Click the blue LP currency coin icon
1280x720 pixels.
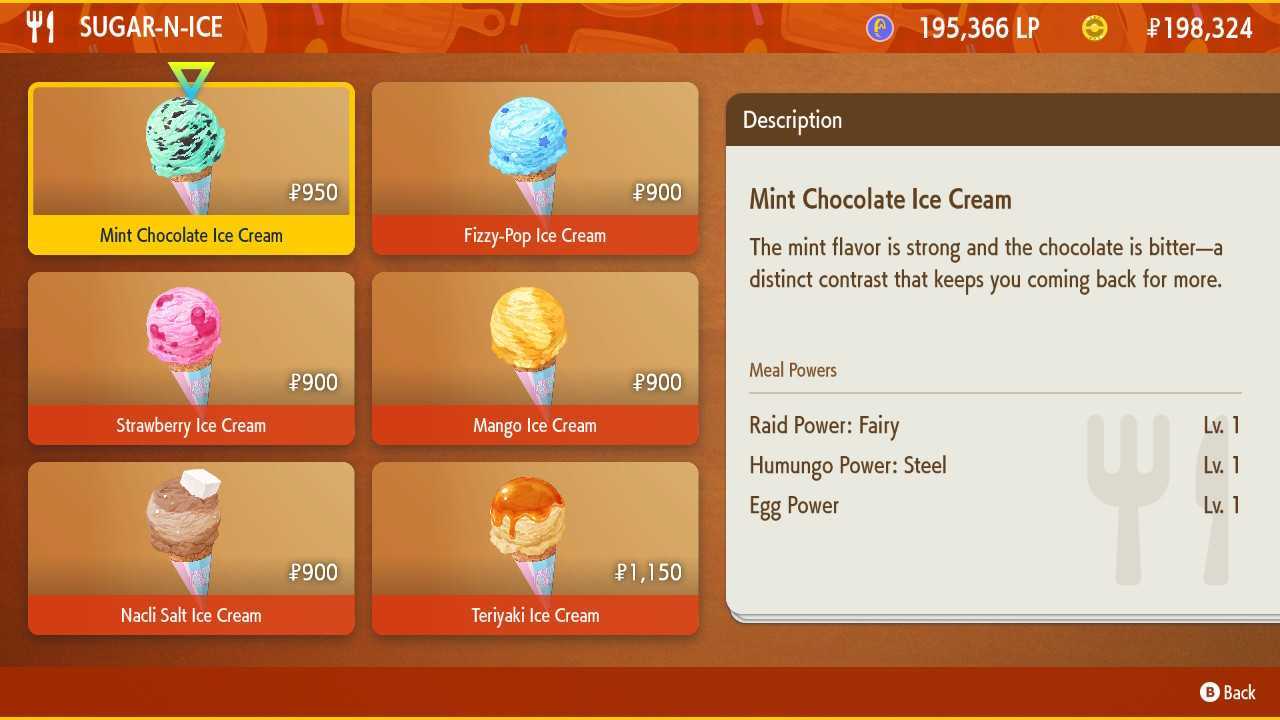[878, 27]
